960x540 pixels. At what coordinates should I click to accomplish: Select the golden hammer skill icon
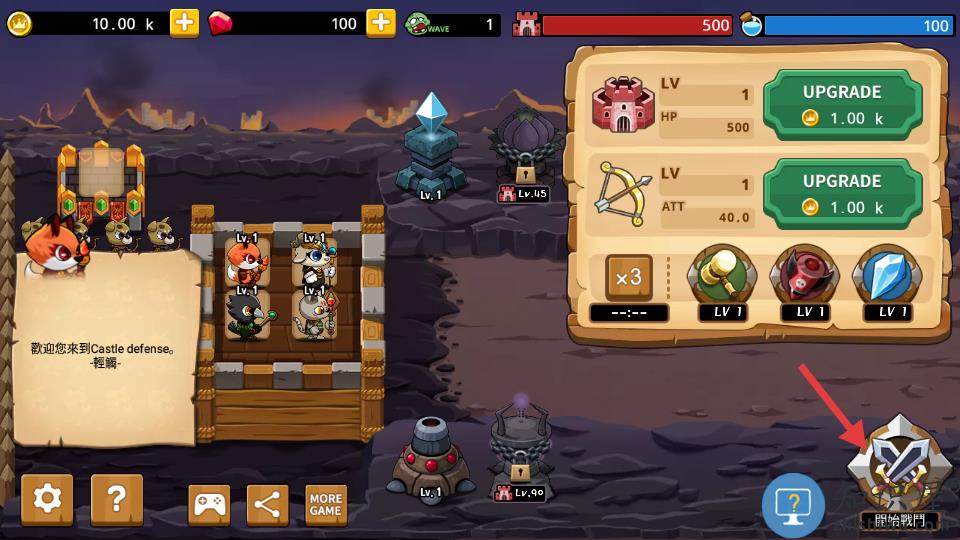[x=721, y=275]
